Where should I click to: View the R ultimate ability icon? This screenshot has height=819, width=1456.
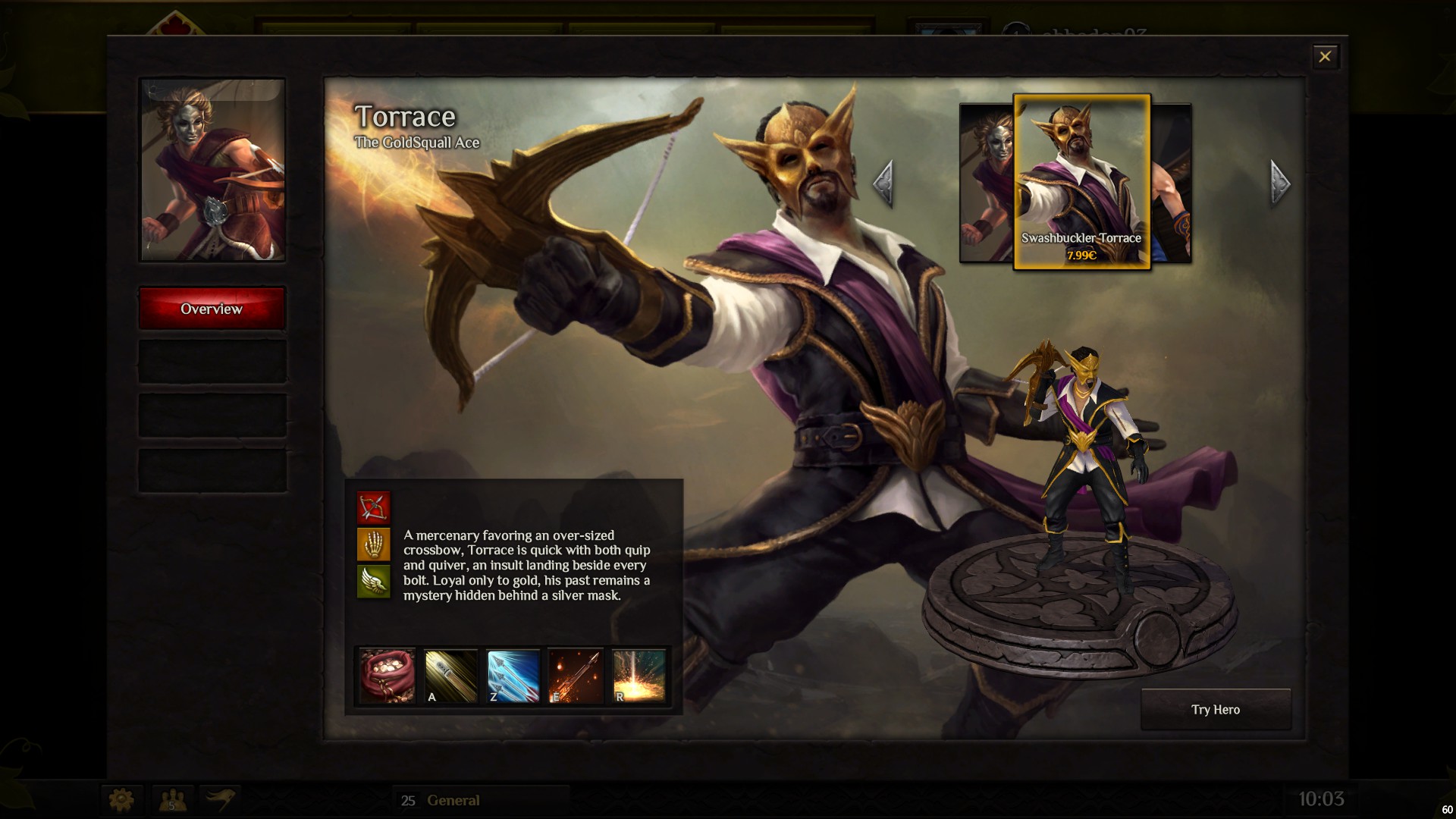[639, 675]
